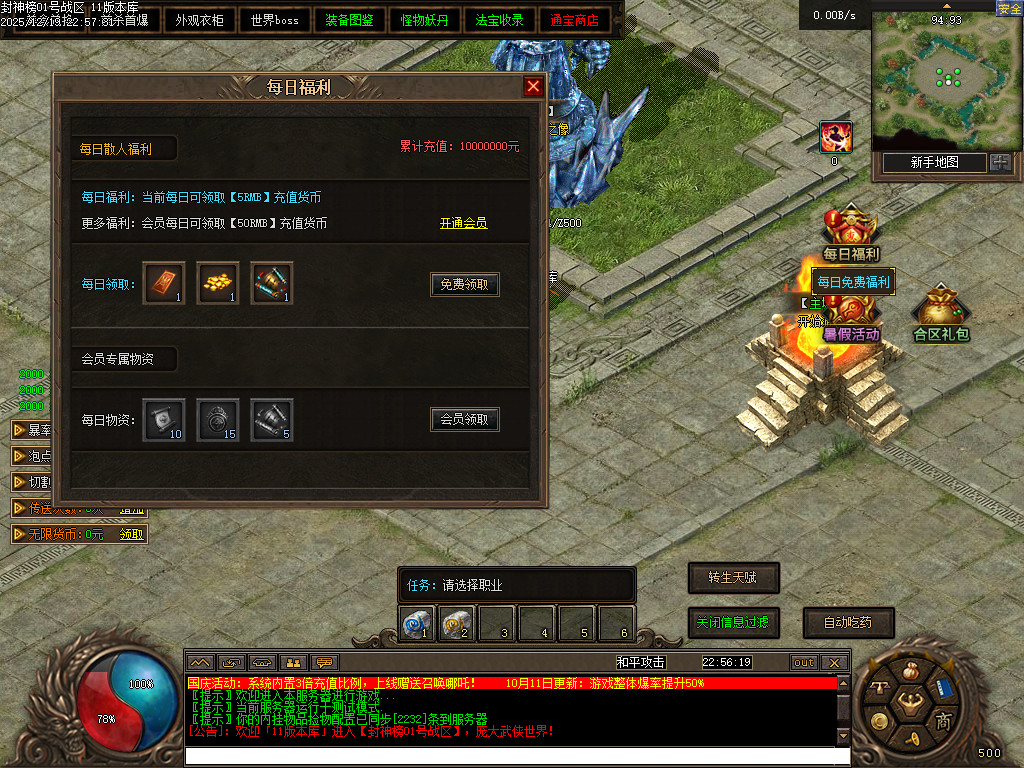Open the 通宝商店 shop

click(574, 20)
